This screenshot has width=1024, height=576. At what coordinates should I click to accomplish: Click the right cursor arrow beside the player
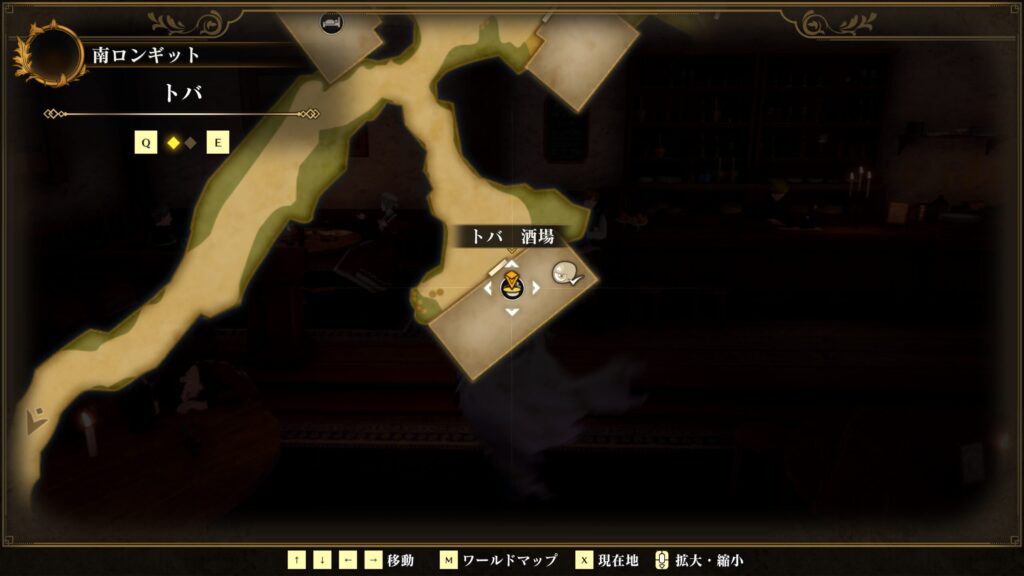536,288
